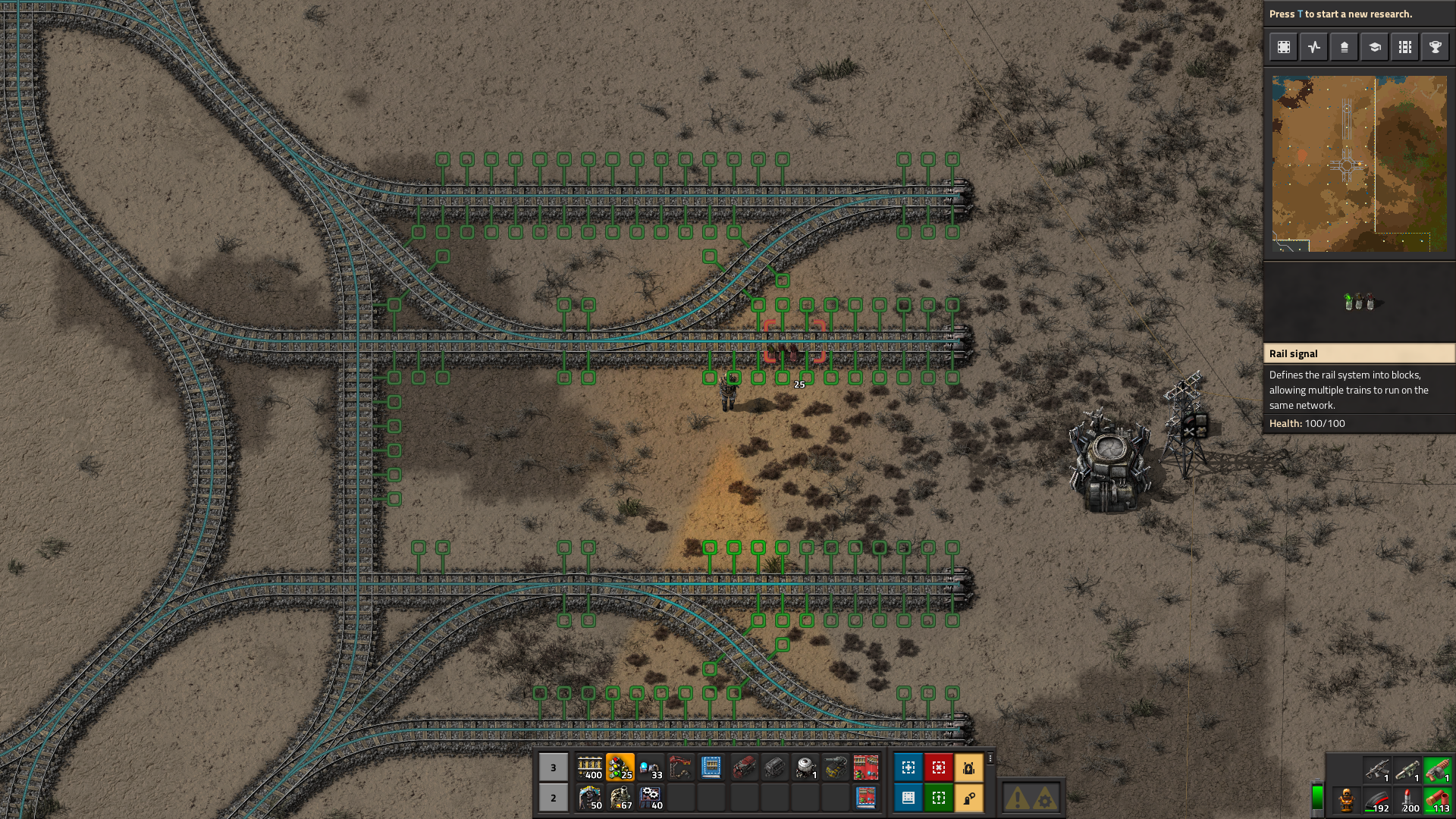Click the orange armor equipment slot
1456x819 pixels.
(1346, 800)
